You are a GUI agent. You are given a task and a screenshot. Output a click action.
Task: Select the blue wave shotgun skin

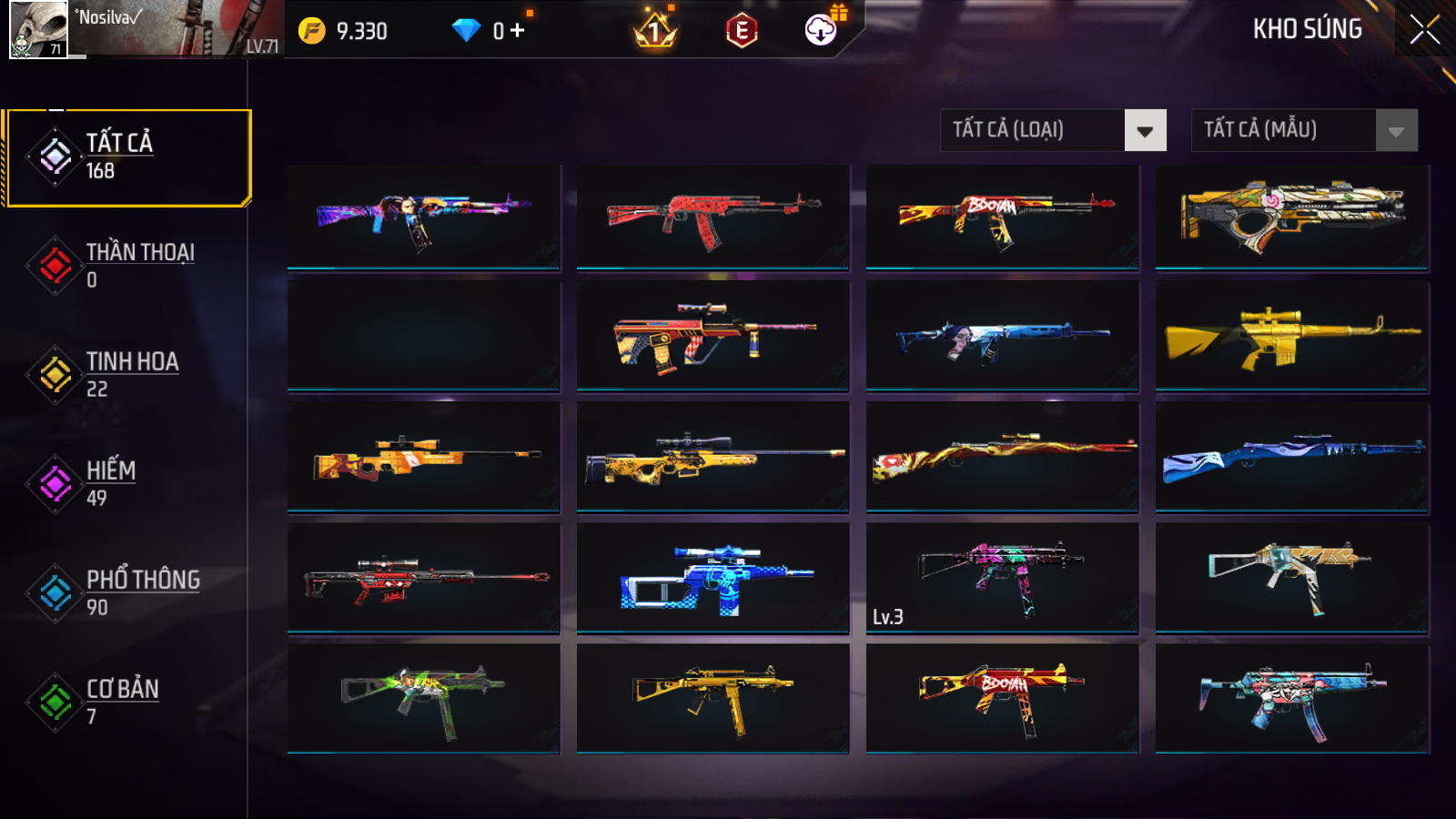tap(1291, 458)
